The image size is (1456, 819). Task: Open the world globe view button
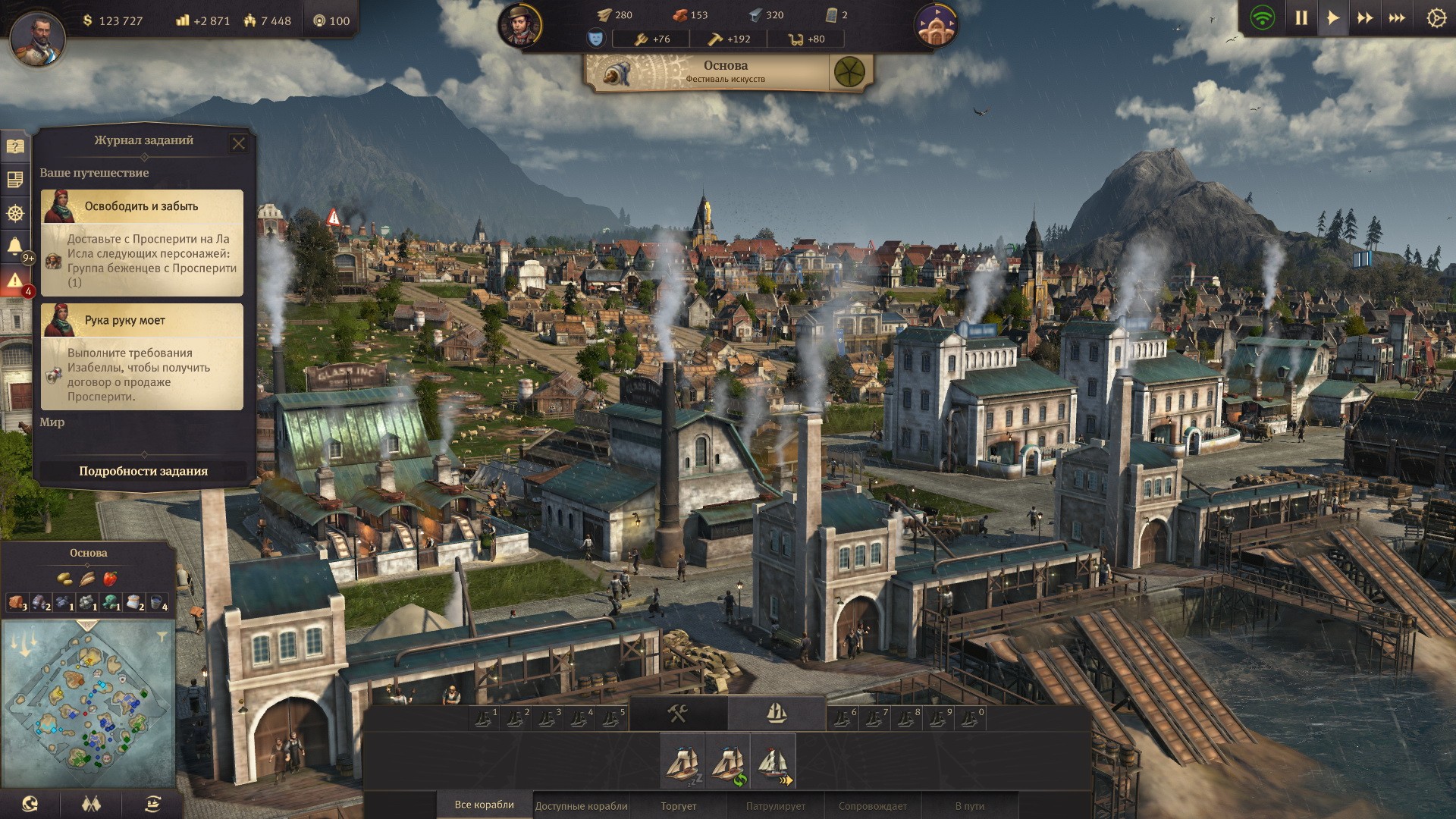(x=30, y=804)
